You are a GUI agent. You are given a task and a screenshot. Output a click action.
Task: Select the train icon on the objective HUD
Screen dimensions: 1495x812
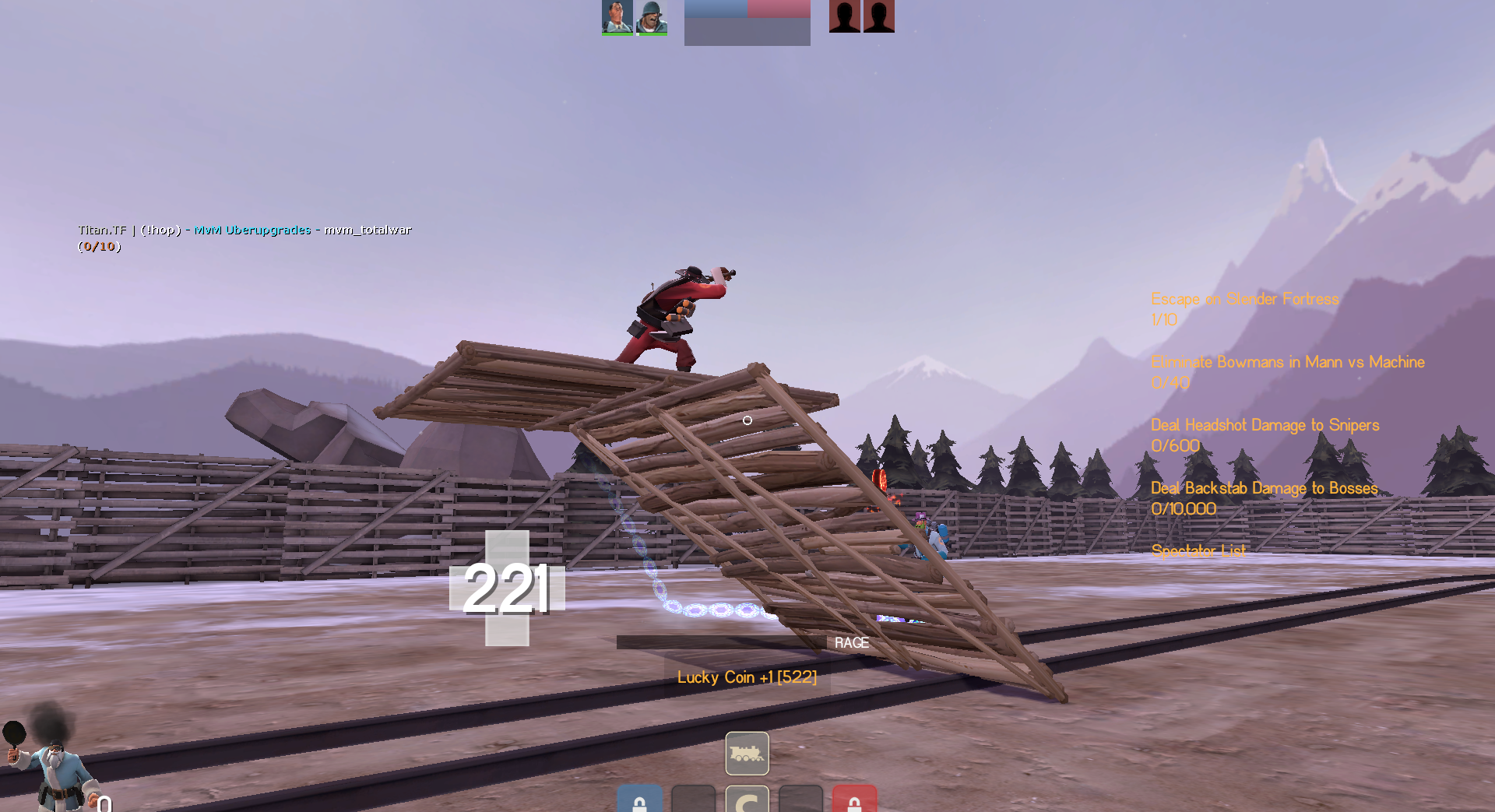tap(747, 753)
